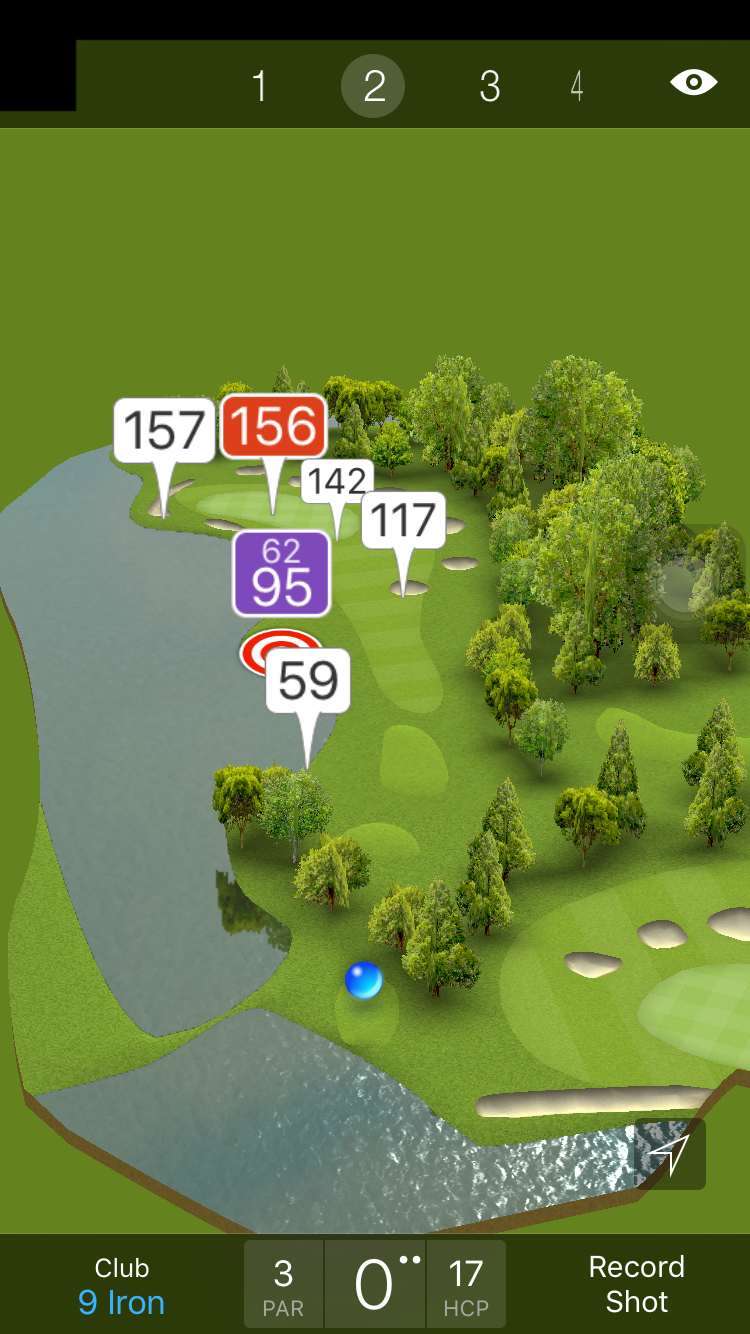Tap the highlighted hole 2 selector
This screenshot has width=750, height=1334.
click(x=373, y=87)
